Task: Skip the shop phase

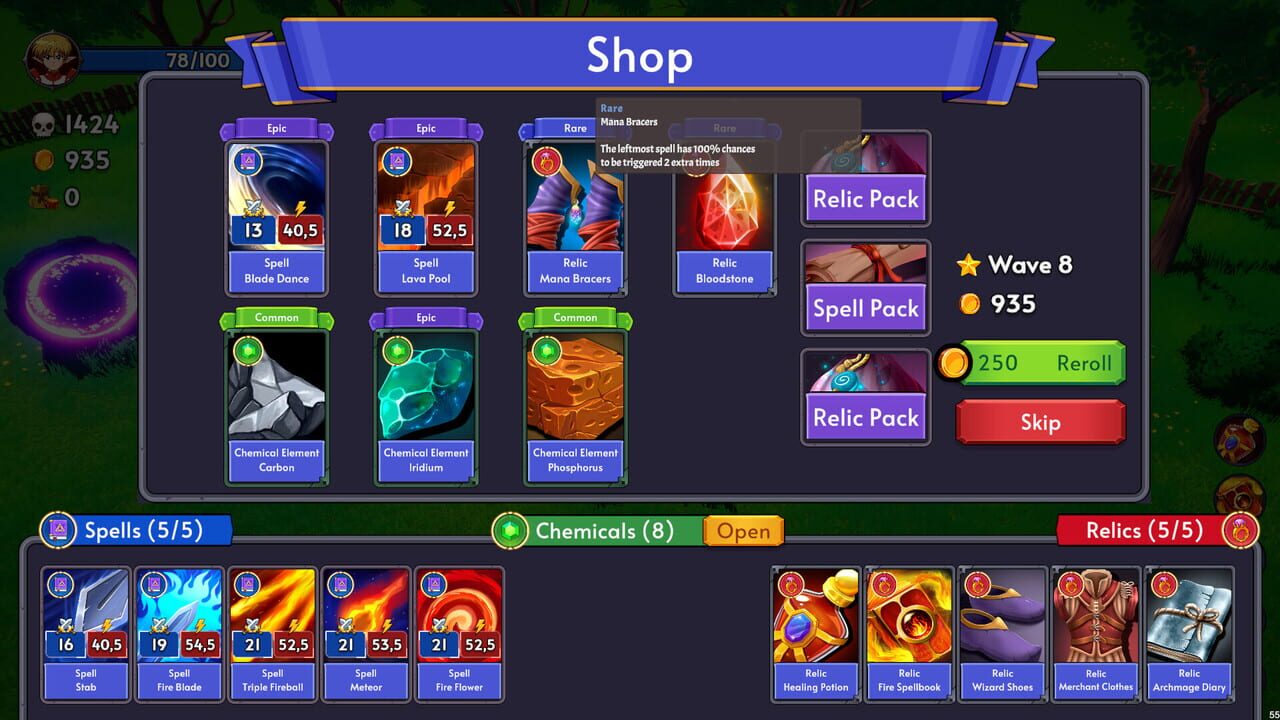Action: point(1040,422)
